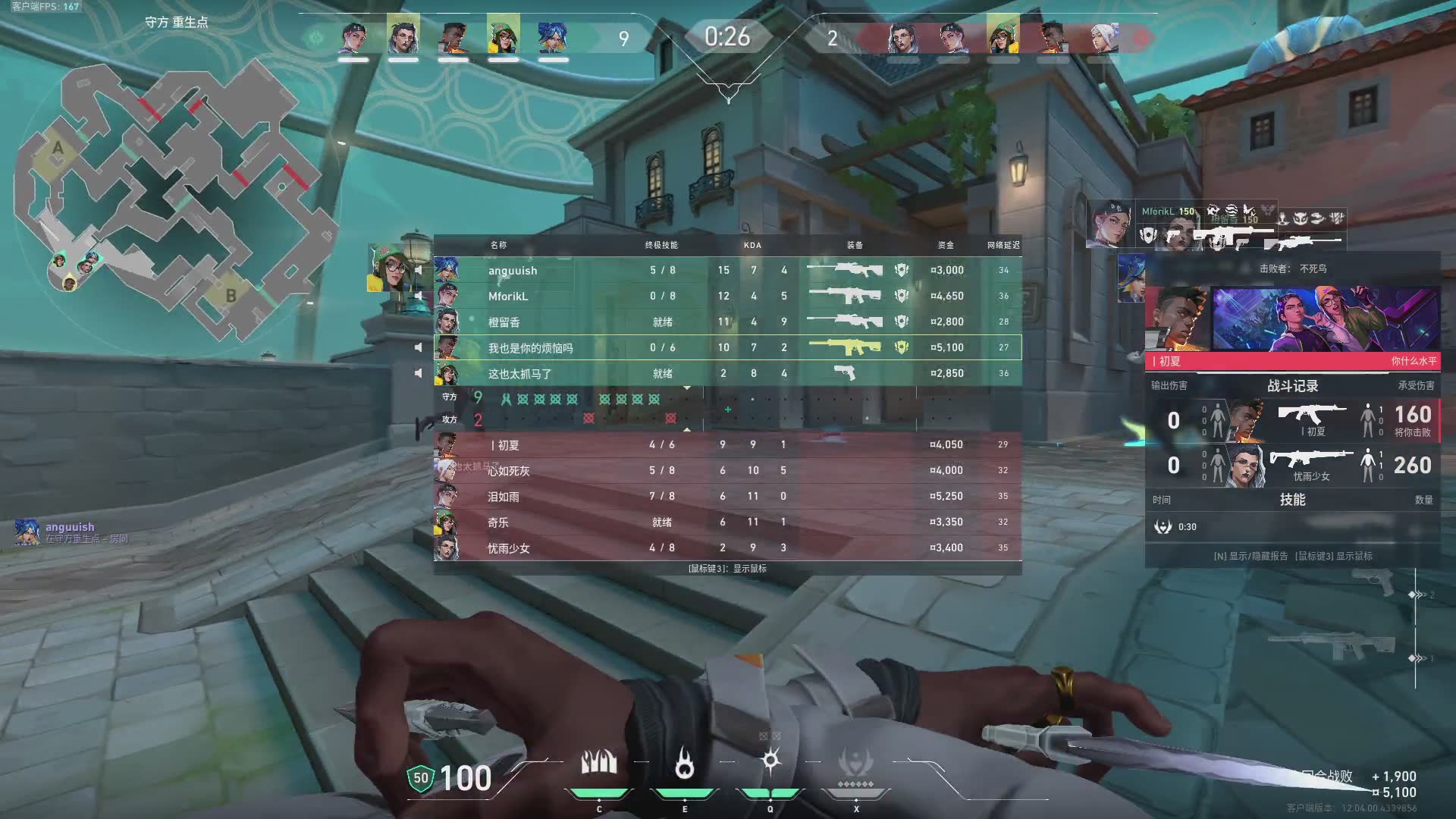This screenshot has height=819, width=1456.
Task: Select enemy 心如死灰's scoreboard row
Action: pos(726,470)
